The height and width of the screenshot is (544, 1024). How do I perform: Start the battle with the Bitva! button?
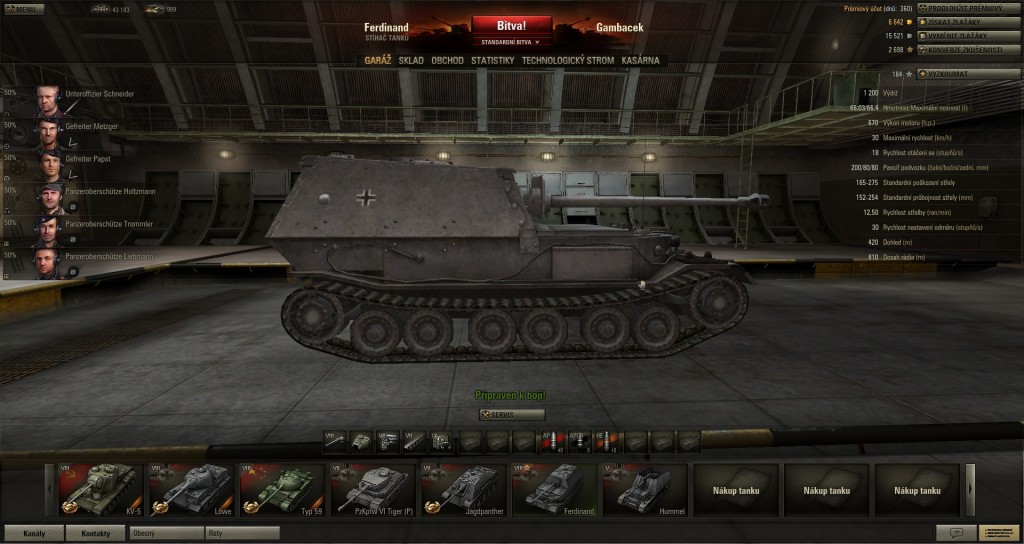click(x=511, y=25)
